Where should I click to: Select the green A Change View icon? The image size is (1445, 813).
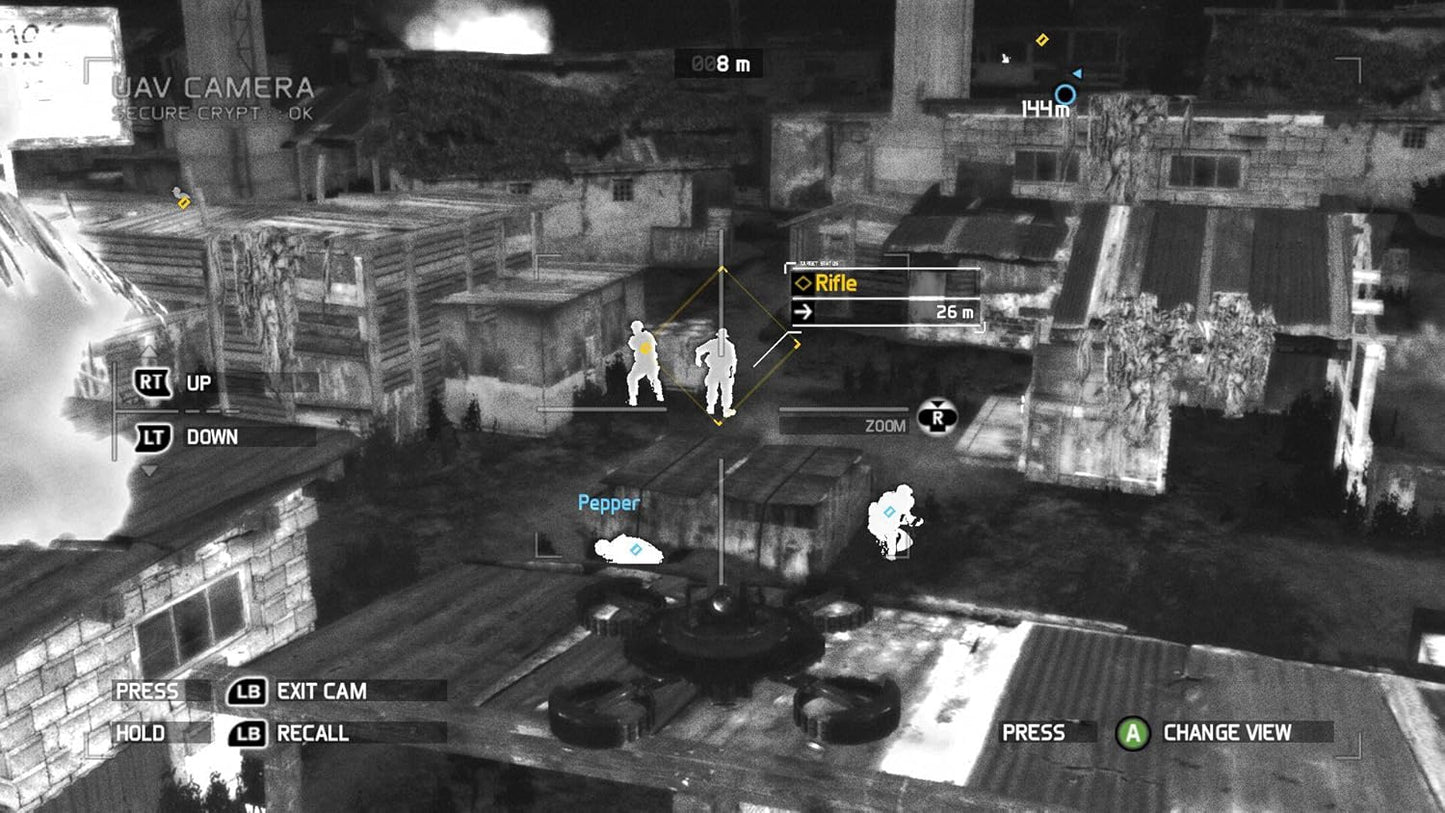pyautogui.click(x=1133, y=733)
